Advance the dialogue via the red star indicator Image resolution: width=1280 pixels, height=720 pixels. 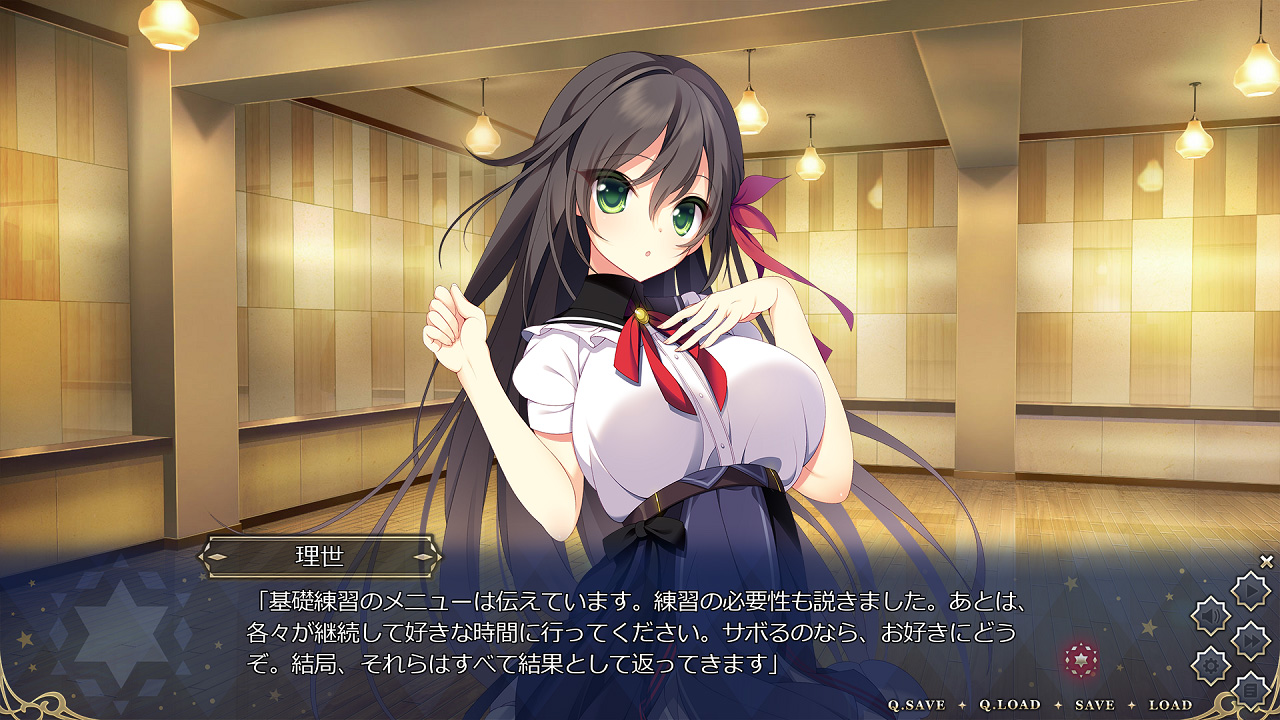(x=1081, y=658)
